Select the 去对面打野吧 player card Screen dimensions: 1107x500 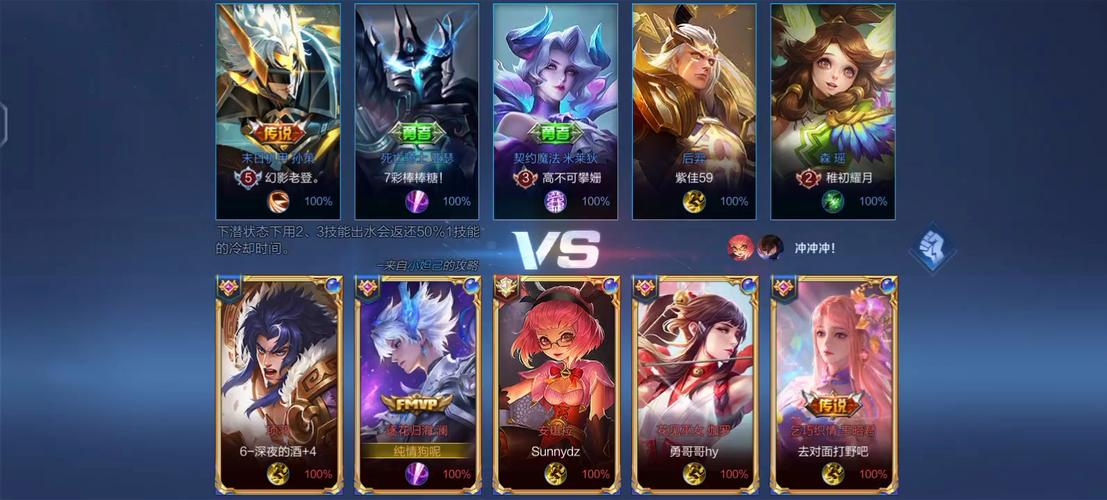(832, 385)
